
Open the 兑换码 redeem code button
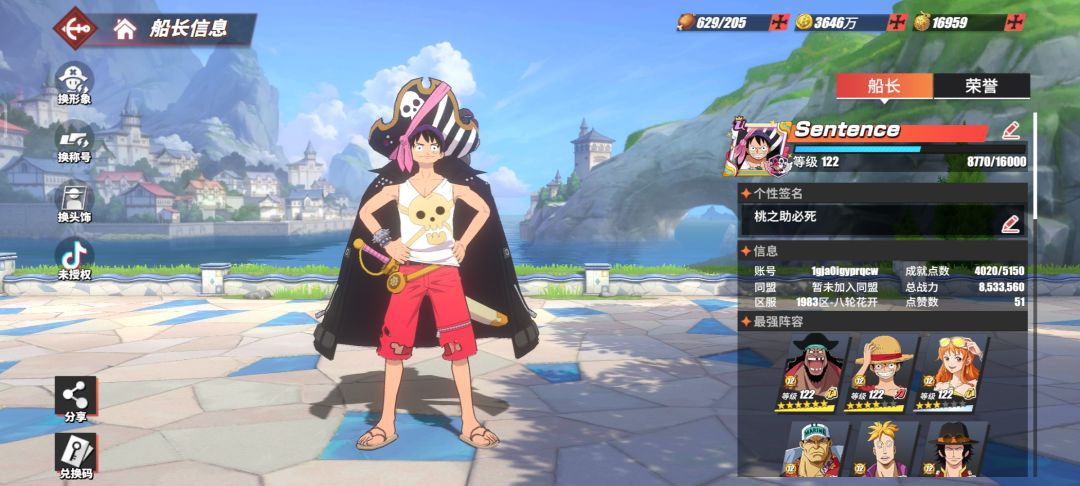pos(76,455)
